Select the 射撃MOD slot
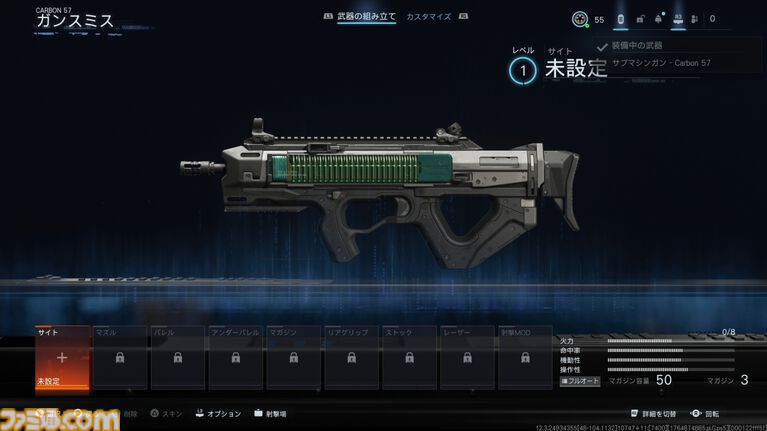 tap(526, 357)
